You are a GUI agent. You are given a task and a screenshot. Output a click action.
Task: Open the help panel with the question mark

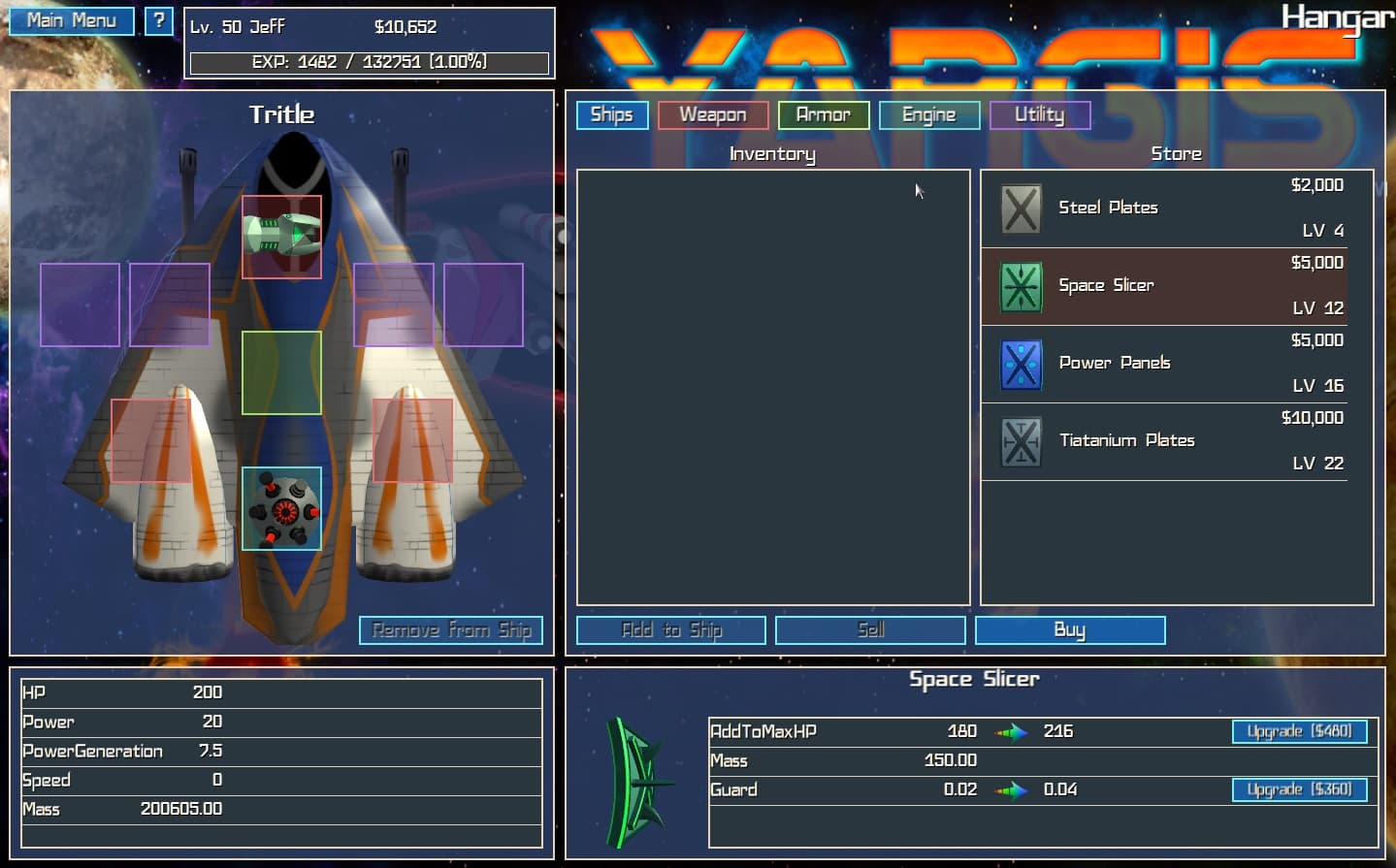tap(157, 19)
